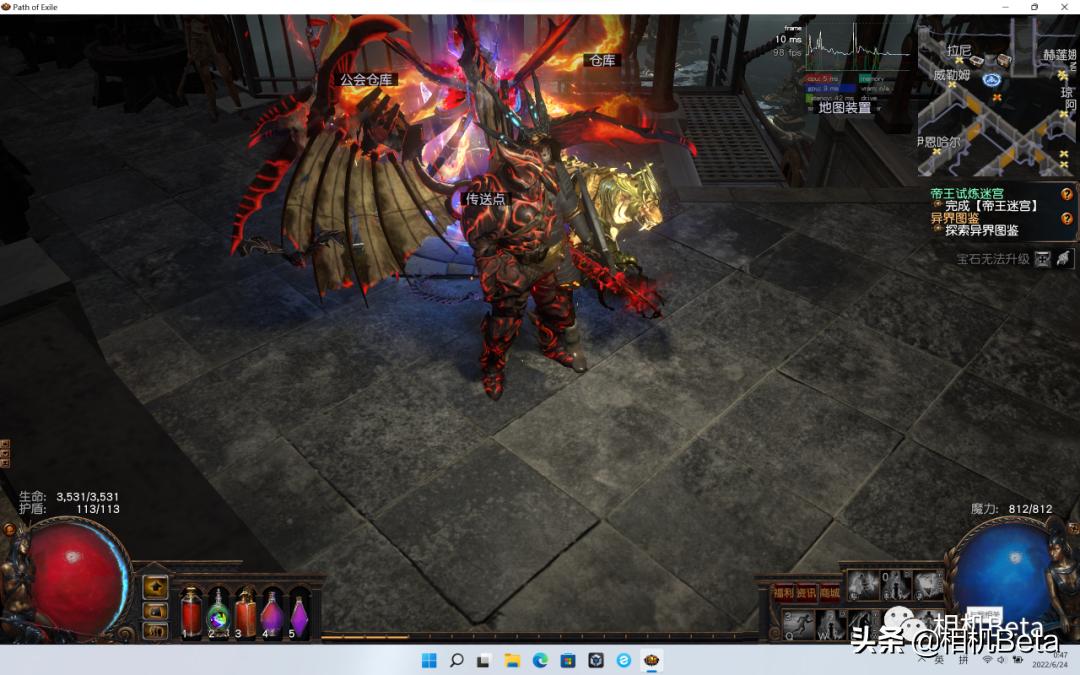Select the 帝王试炼迷宫 quest entry
This screenshot has width=1080, height=675.
[x=966, y=193]
